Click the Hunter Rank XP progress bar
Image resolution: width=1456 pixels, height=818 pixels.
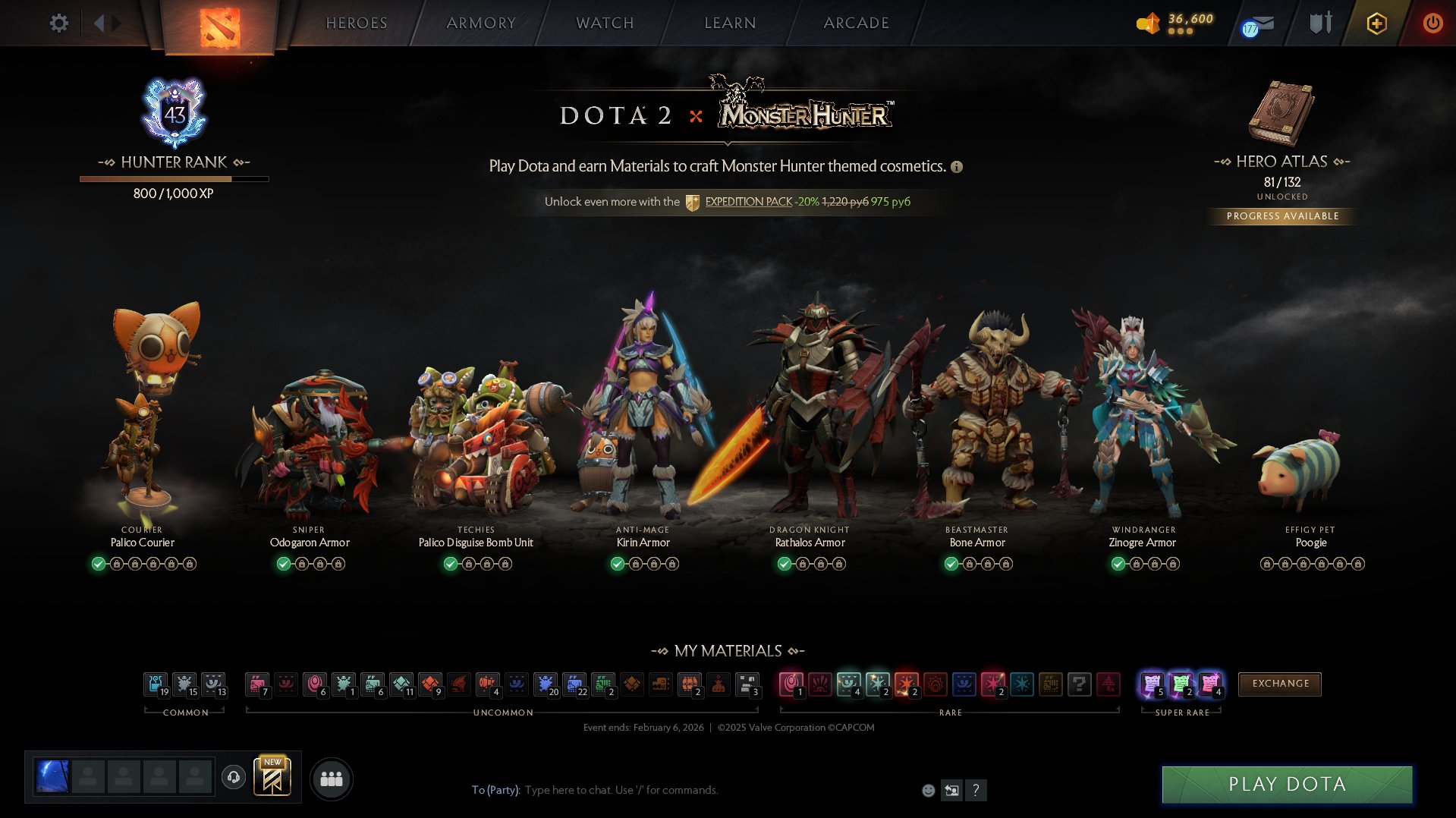point(173,179)
